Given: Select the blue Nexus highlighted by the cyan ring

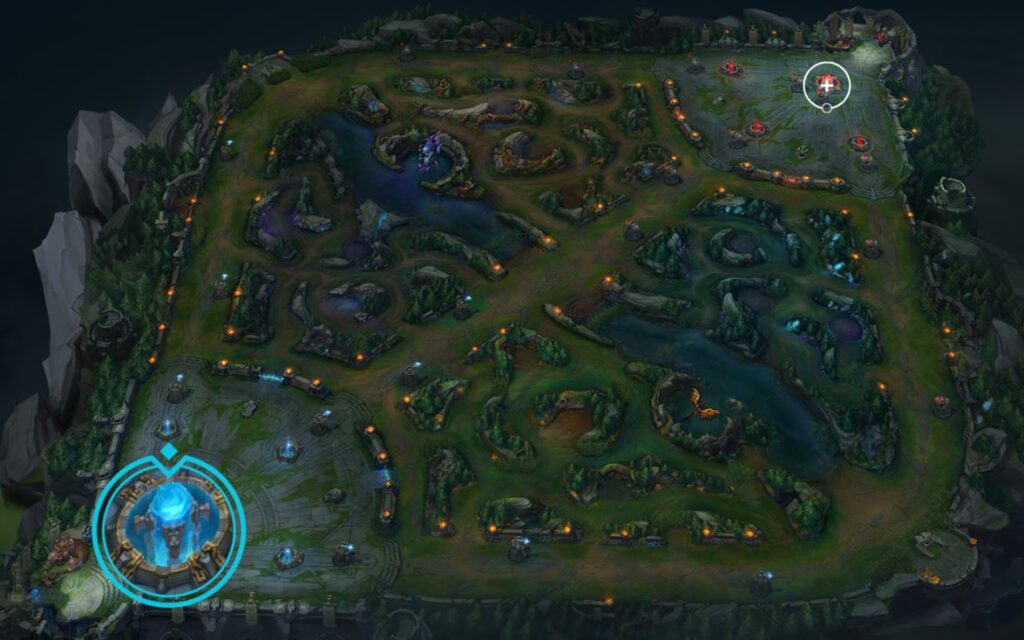Looking at the screenshot, I should click(x=168, y=525).
